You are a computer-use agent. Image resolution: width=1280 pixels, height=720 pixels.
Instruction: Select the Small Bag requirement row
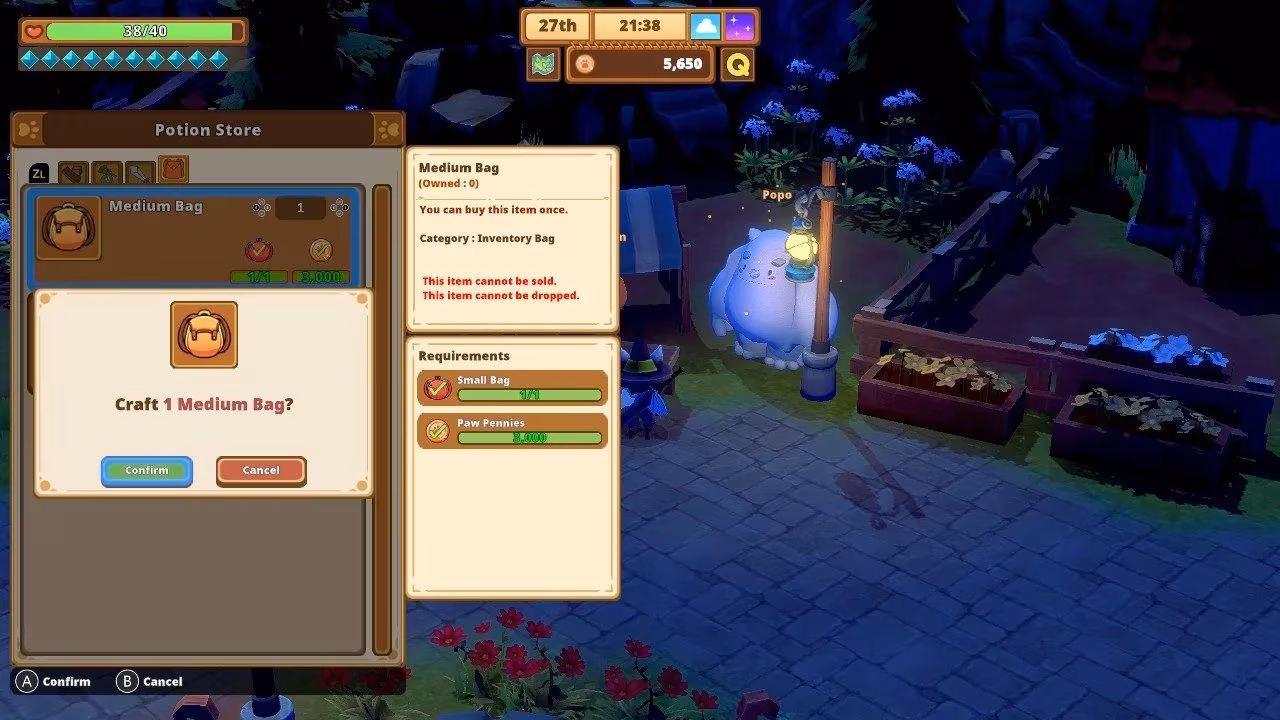coord(512,388)
